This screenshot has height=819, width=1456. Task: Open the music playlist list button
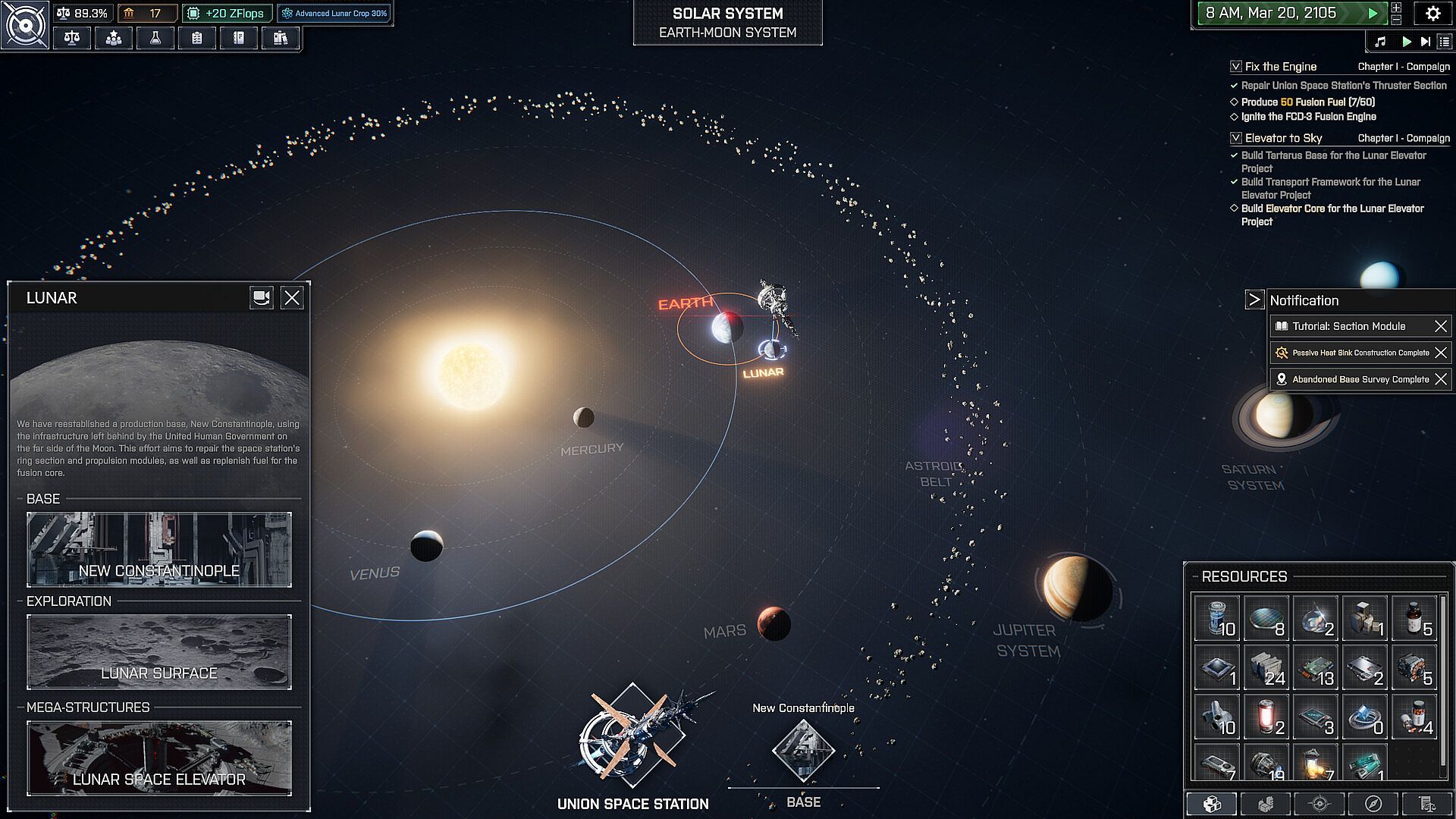(1444, 42)
